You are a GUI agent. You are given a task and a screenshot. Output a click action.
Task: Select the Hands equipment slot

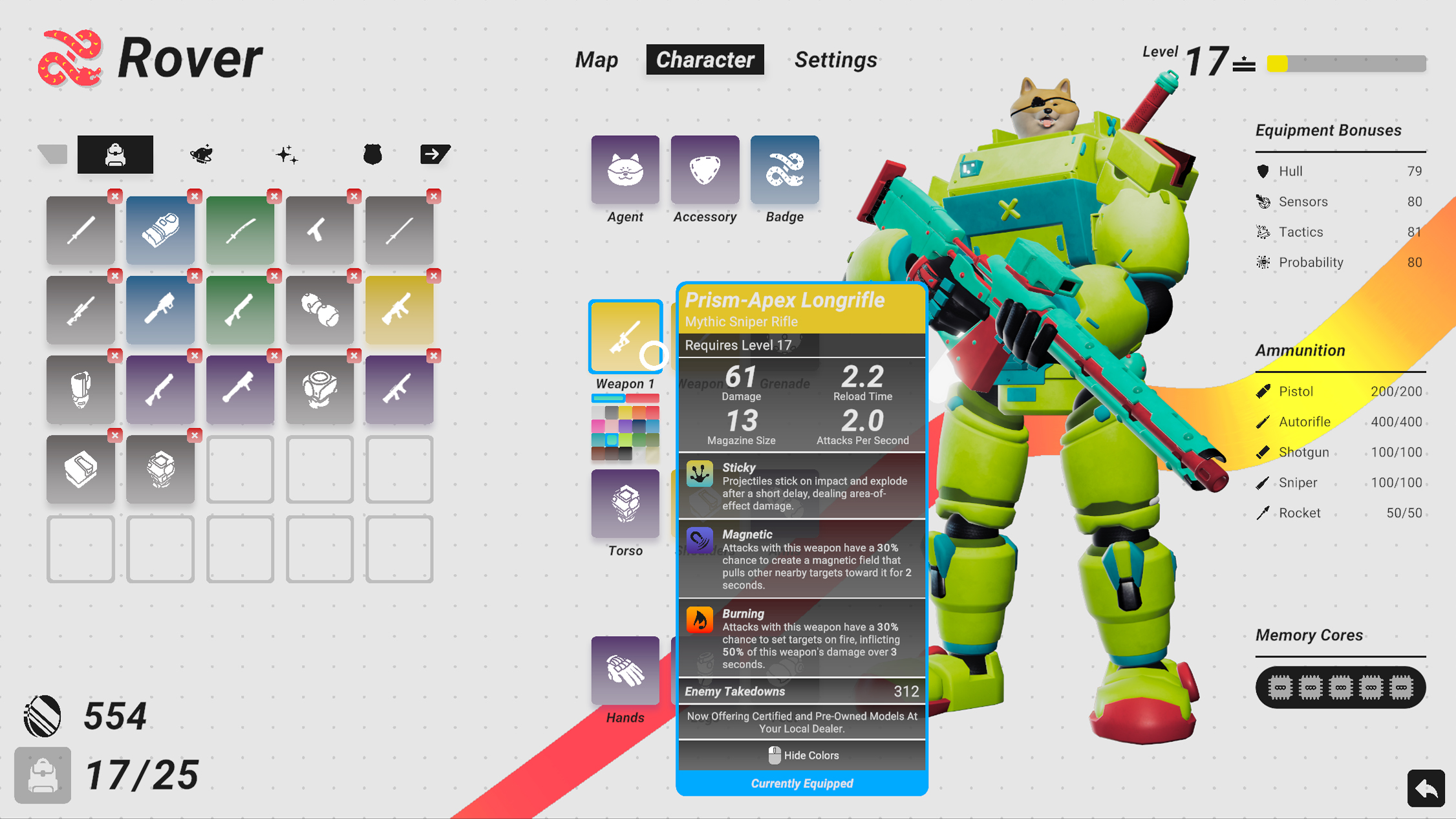[625, 670]
